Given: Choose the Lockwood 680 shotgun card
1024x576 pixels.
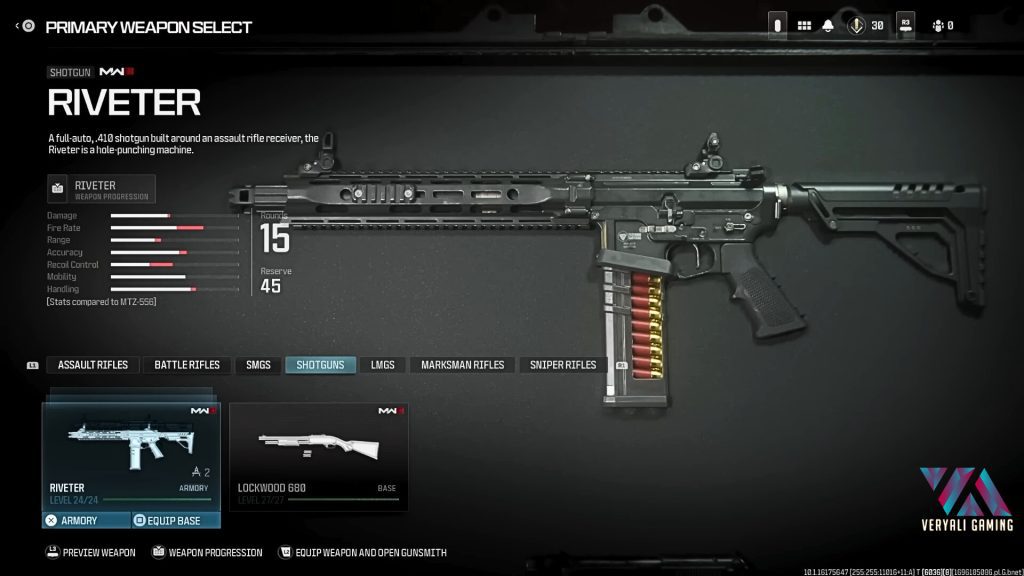Looking at the screenshot, I should pyautogui.click(x=318, y=455).
